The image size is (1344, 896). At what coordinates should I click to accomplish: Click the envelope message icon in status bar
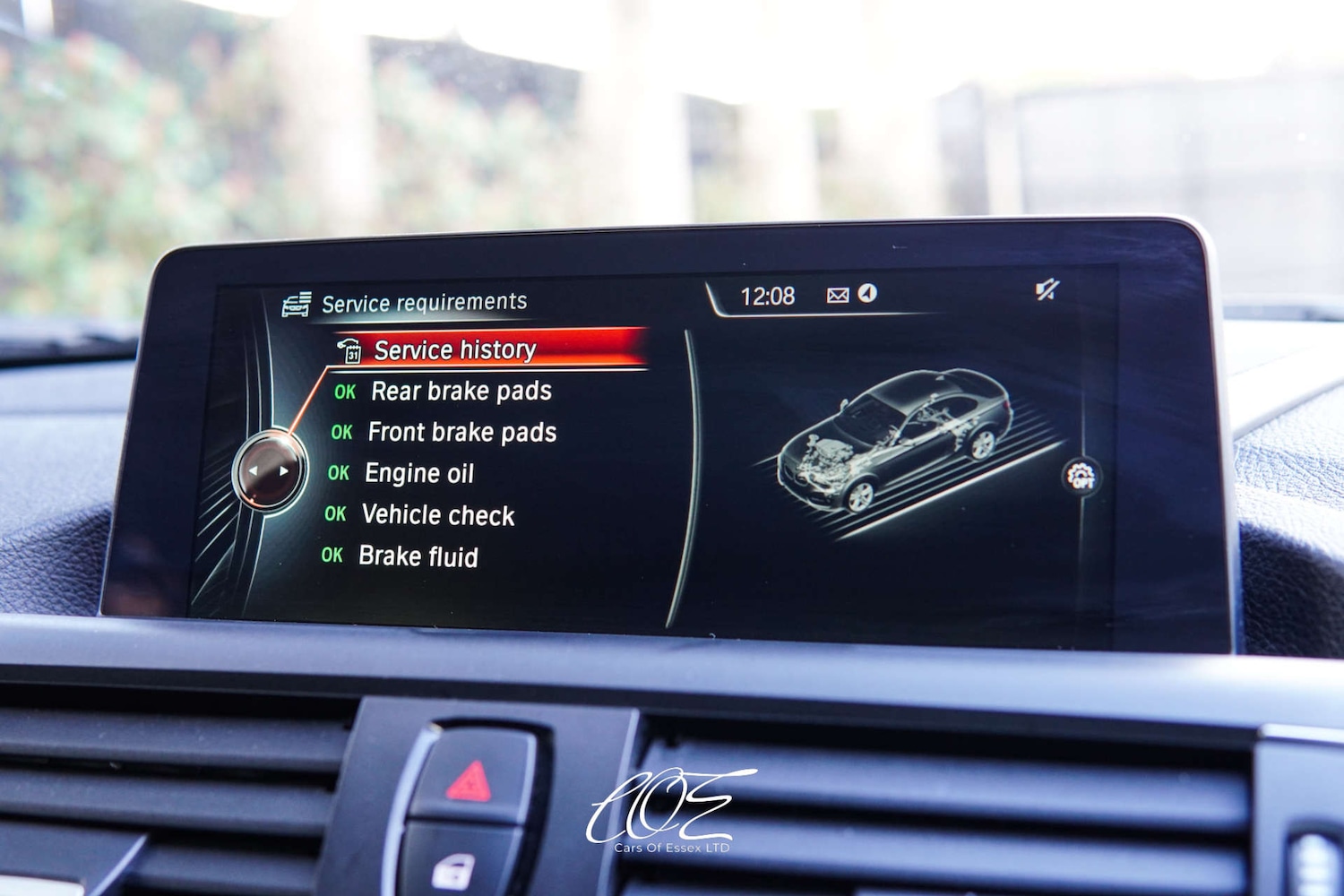(x=837, y=293)
